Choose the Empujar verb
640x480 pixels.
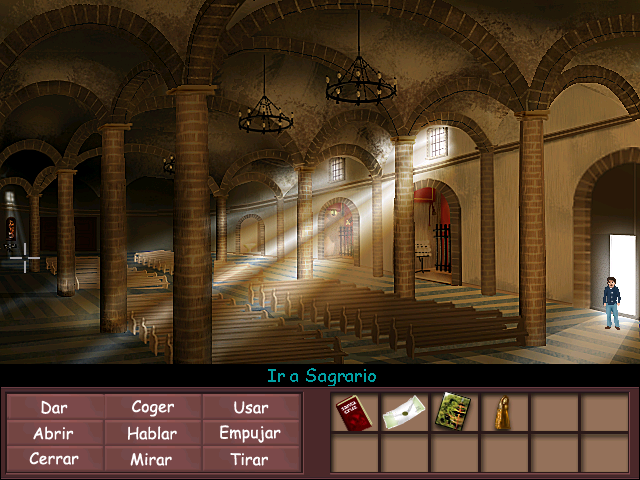pyautogui.click(x=250, y=433)
